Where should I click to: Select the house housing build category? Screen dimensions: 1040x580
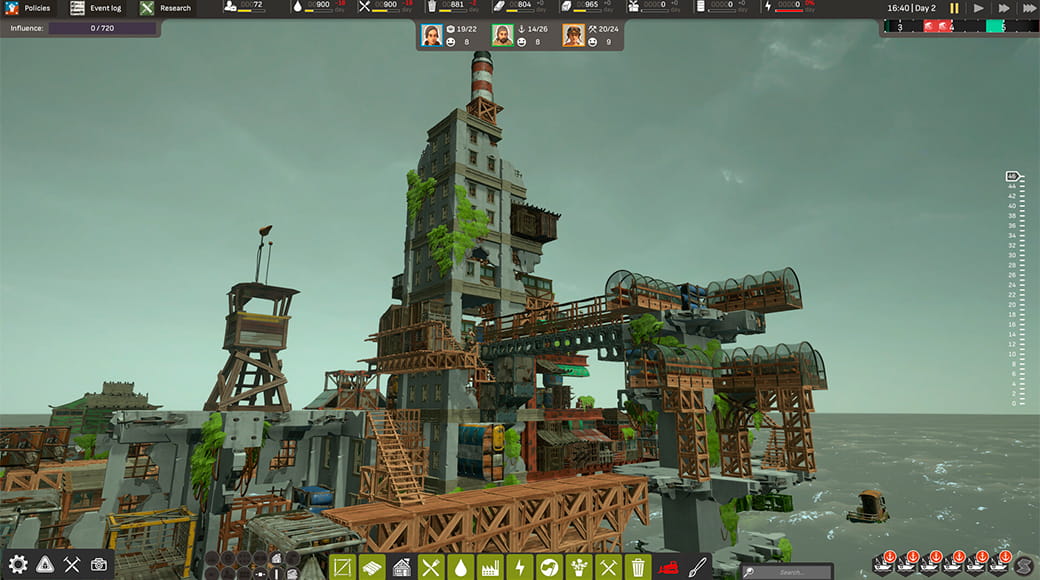click(x=401, y=568)
